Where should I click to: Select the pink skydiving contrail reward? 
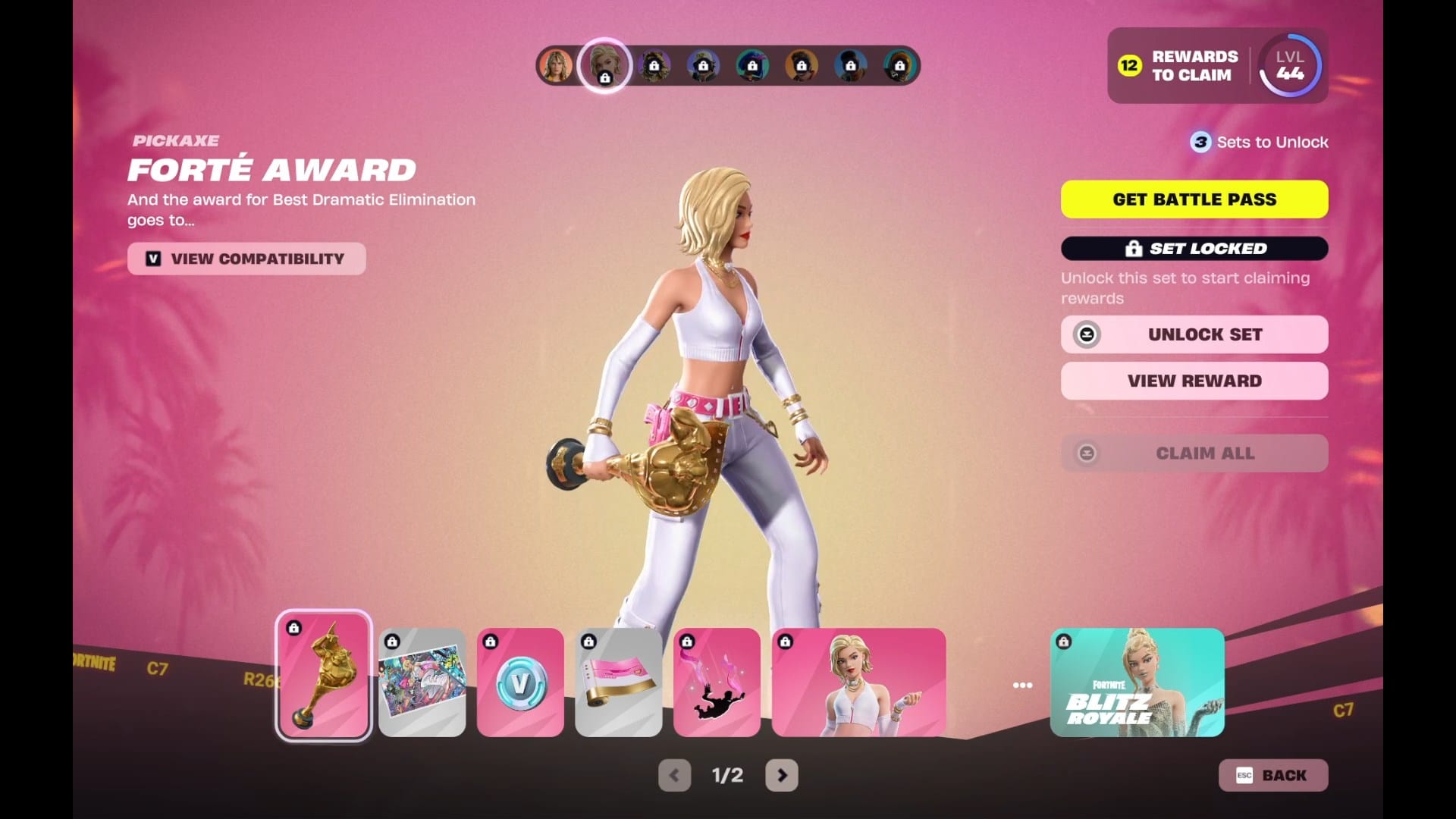coord(717,682)
